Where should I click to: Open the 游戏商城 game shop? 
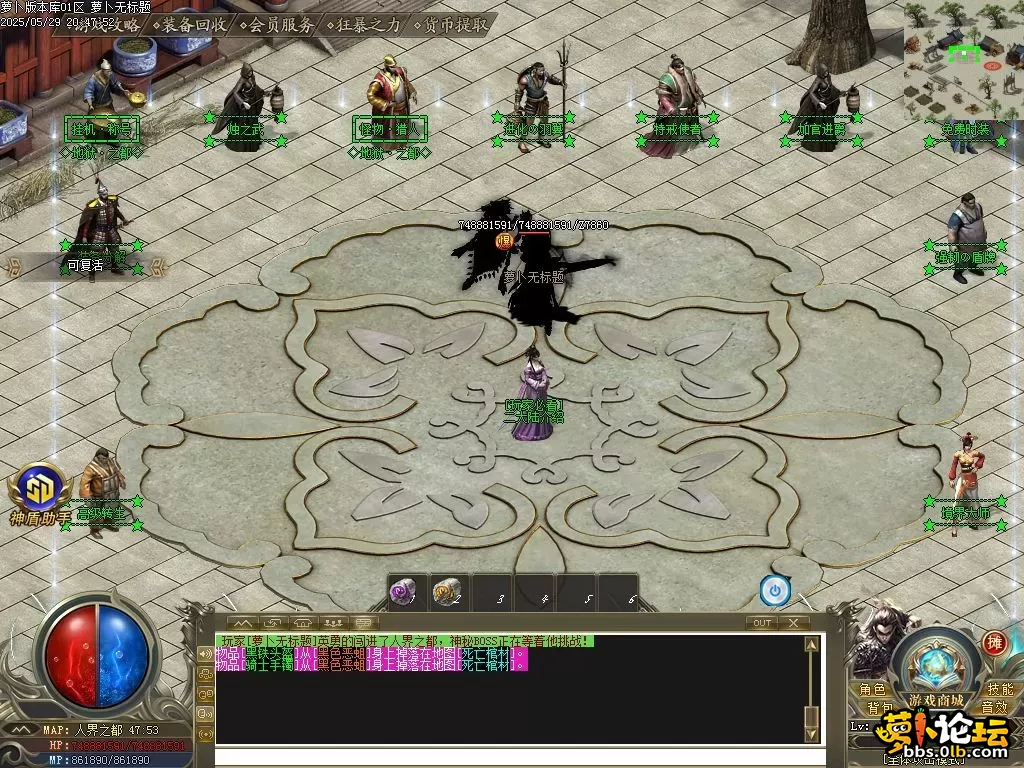click(x=936, y=699)
